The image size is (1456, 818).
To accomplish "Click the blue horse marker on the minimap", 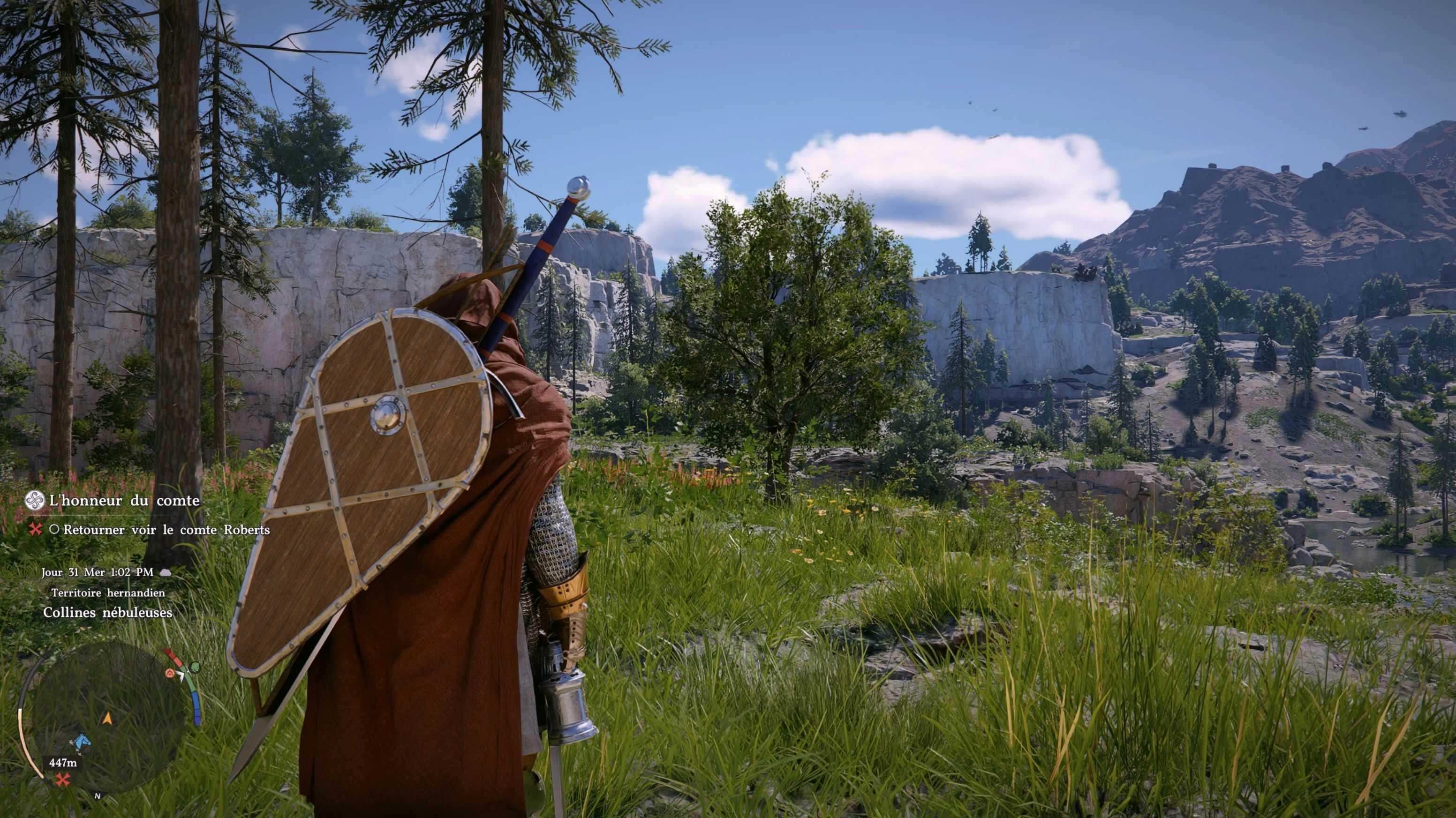I will [82, 741].
